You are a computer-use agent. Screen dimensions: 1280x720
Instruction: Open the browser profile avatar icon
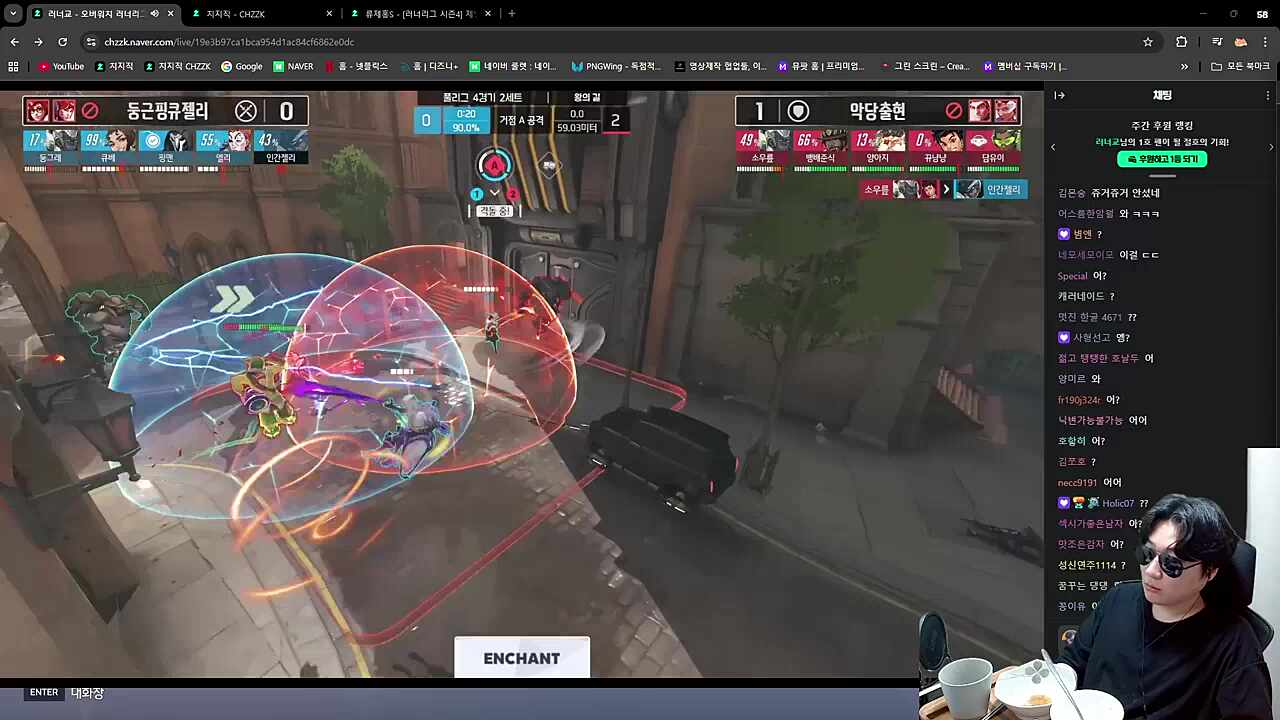point(1241,42)
